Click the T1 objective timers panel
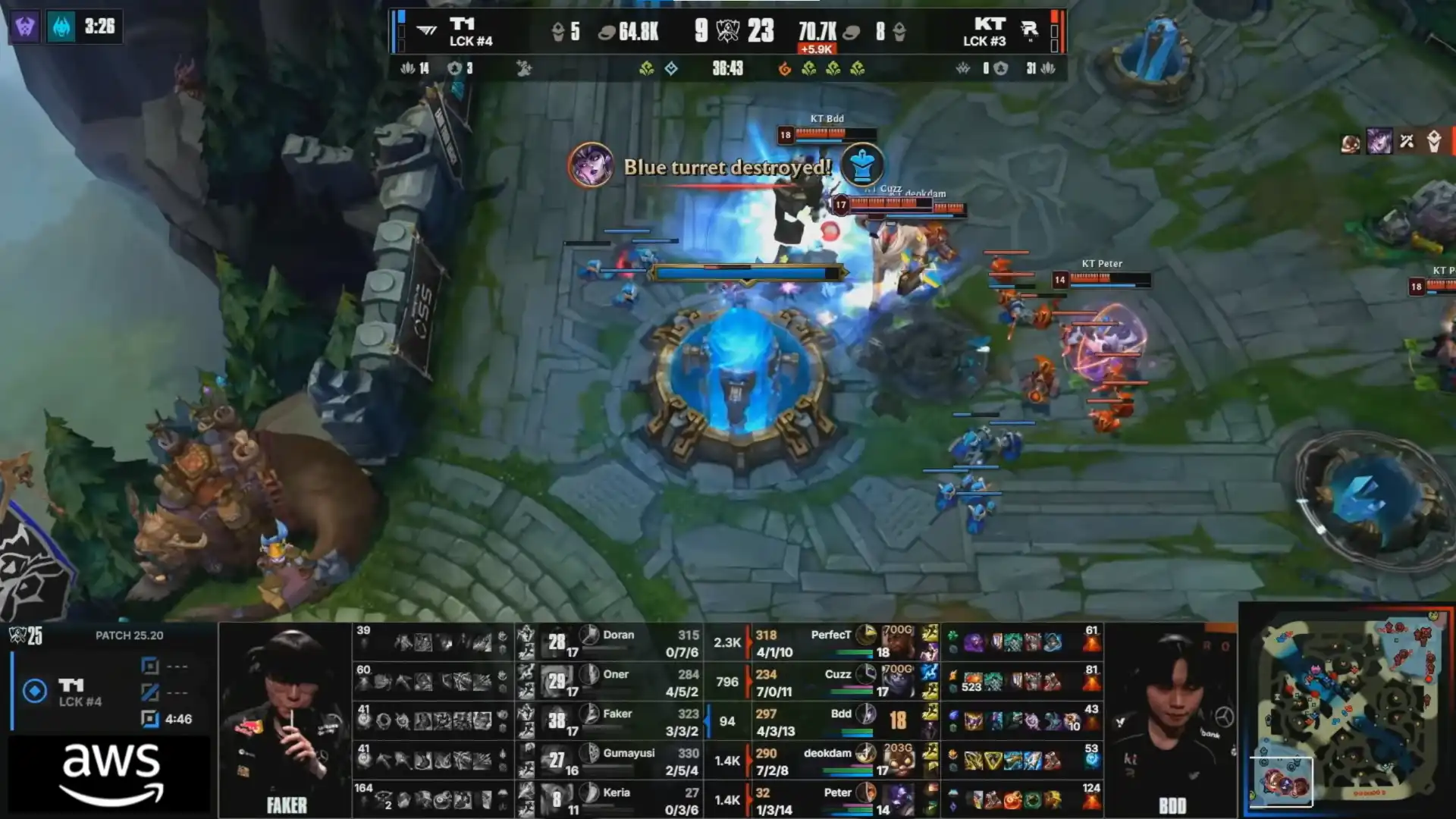This screenshot has height=819, width=1456. coord(112,692)
